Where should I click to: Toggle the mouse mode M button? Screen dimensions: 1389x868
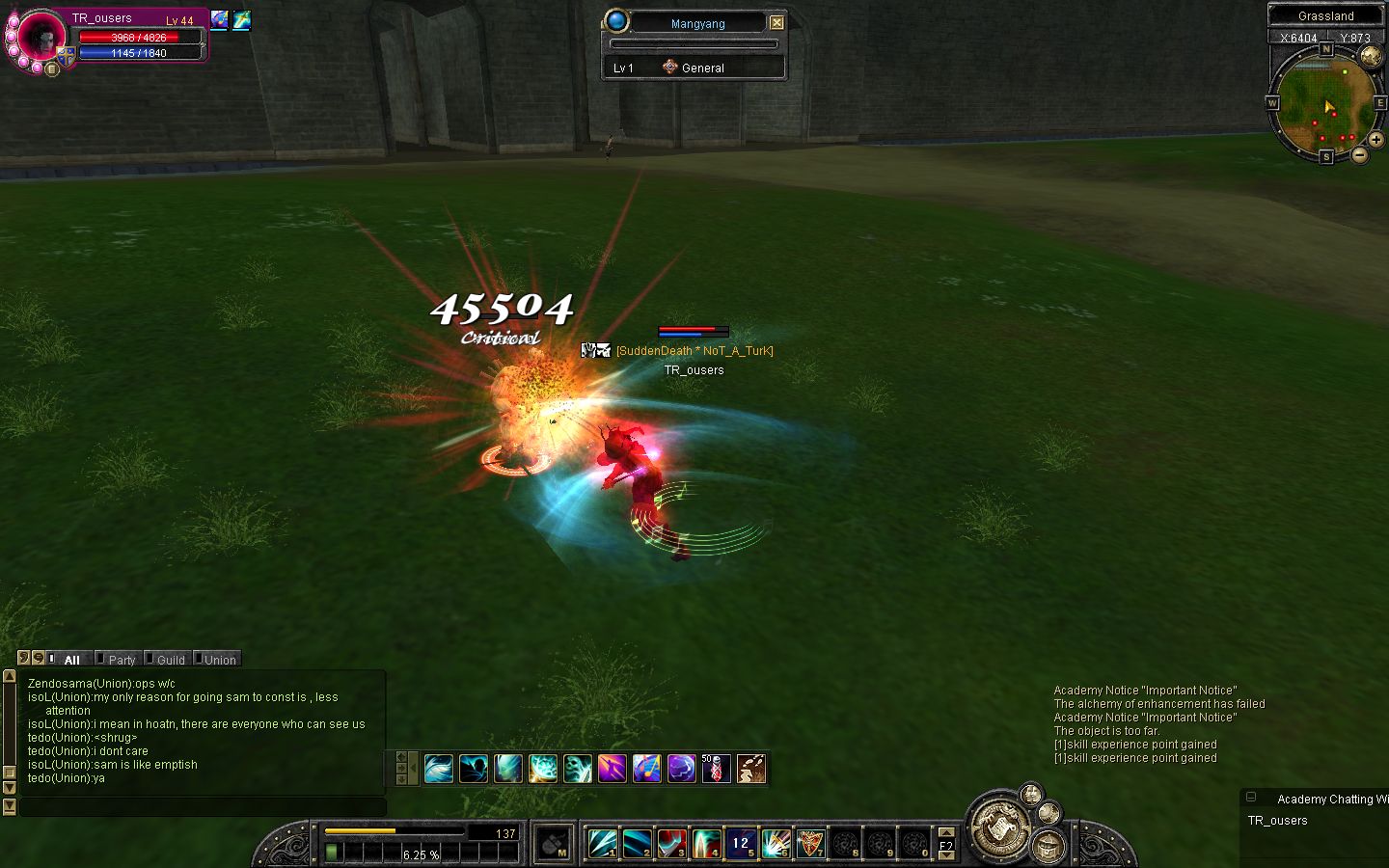pos(554,843)
